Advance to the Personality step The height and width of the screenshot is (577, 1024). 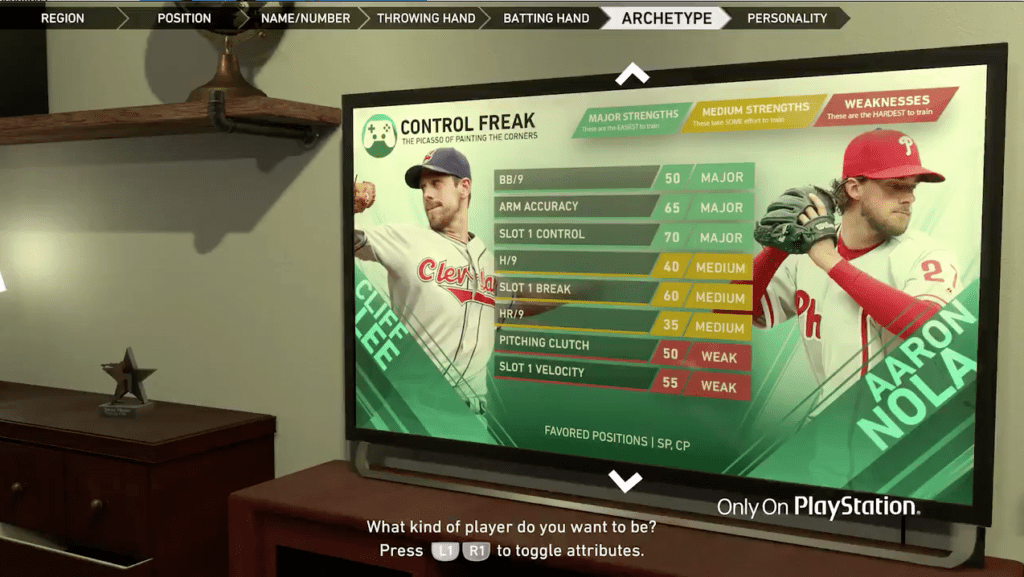click(787, 18)
